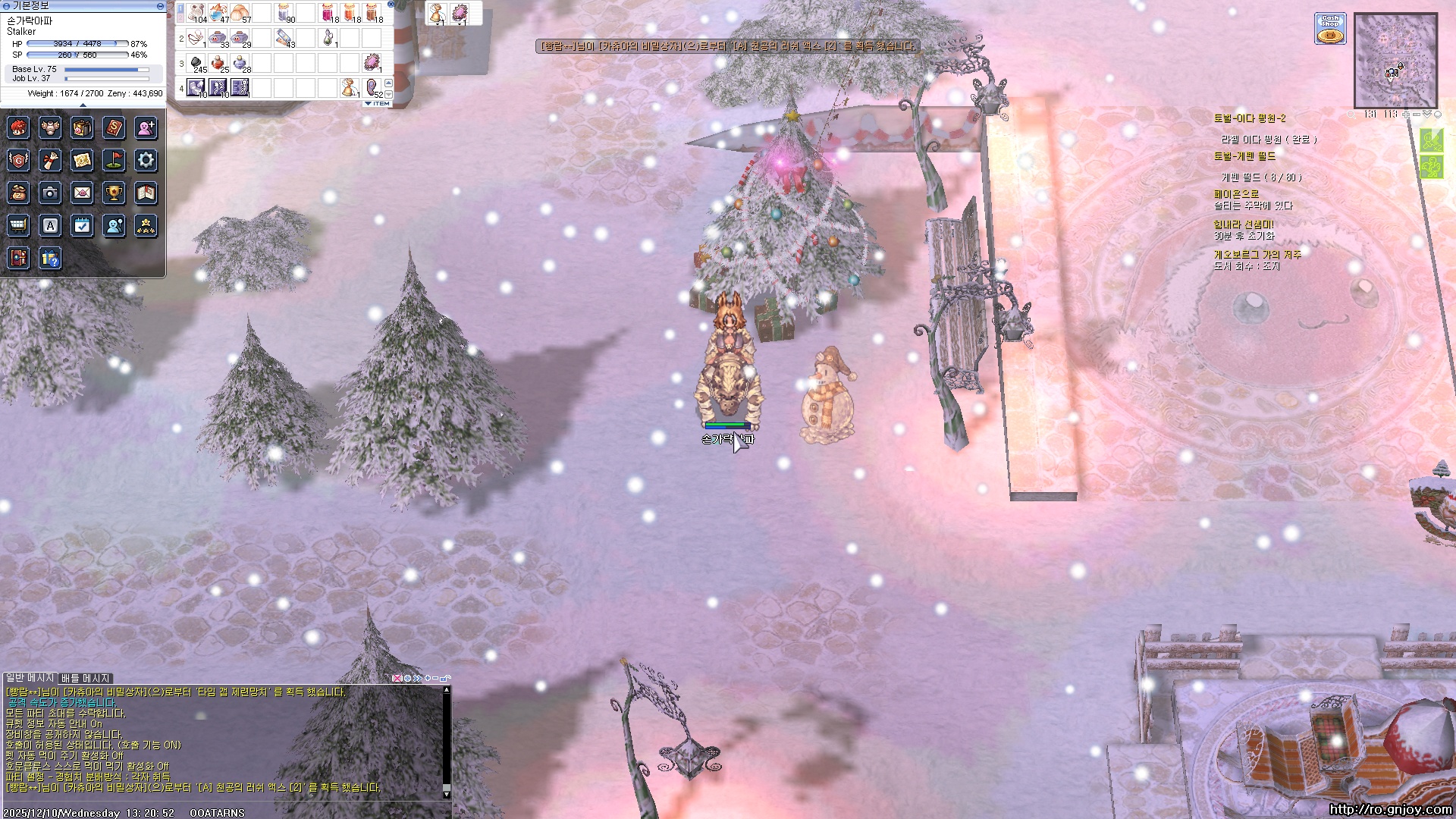Close the hotkey bar

point(391,4)
